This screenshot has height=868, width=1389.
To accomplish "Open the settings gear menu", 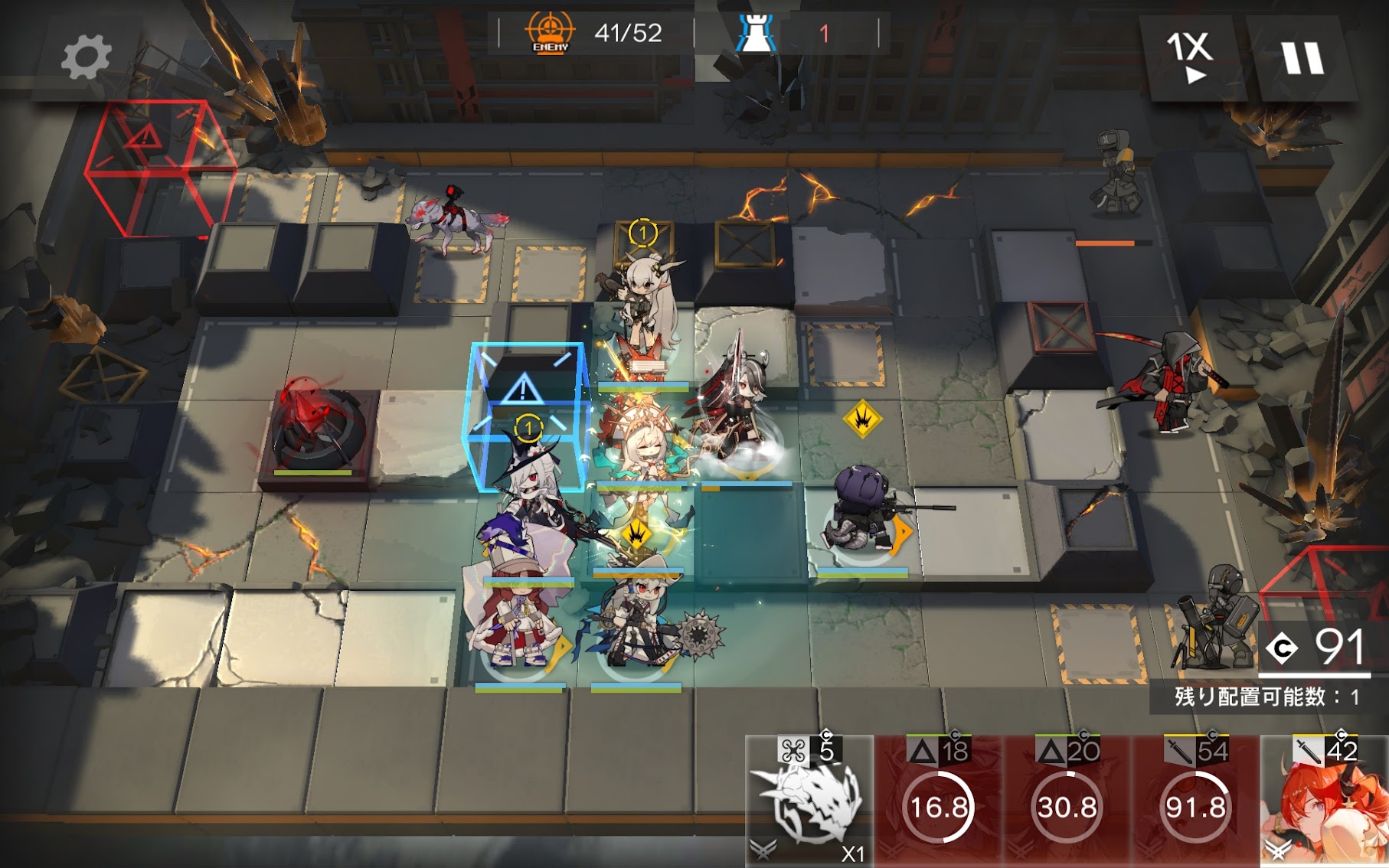I will click(x=86, y=57).
